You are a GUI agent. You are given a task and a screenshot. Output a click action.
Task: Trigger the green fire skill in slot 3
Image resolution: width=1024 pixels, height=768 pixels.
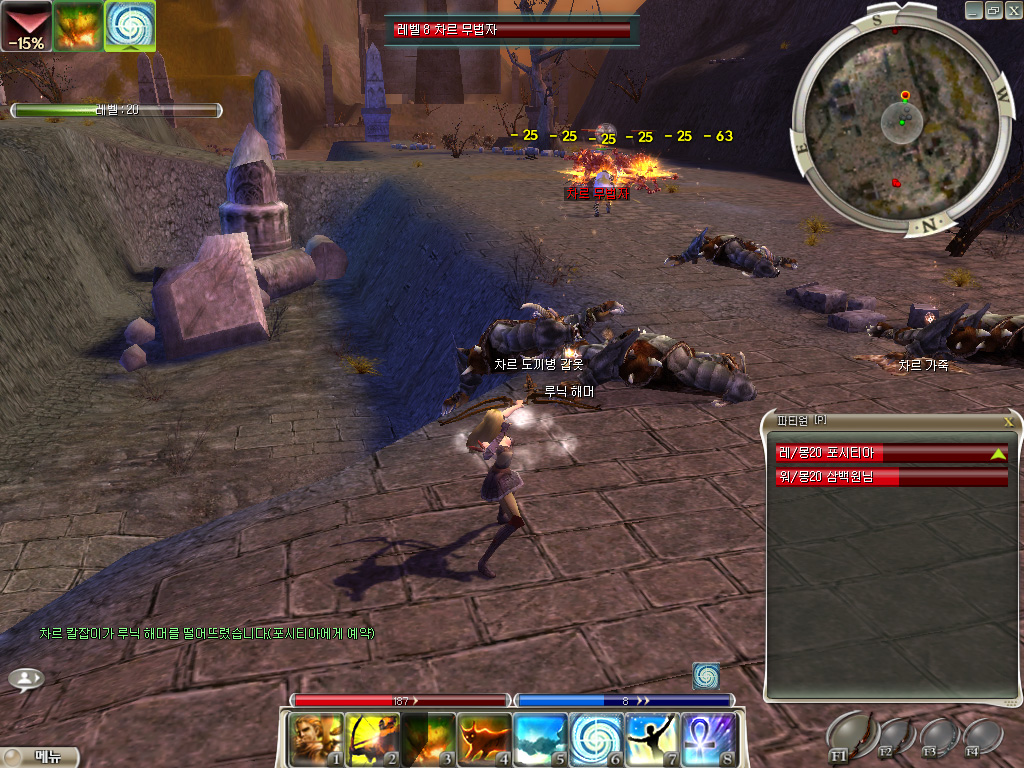pos(429,739)
